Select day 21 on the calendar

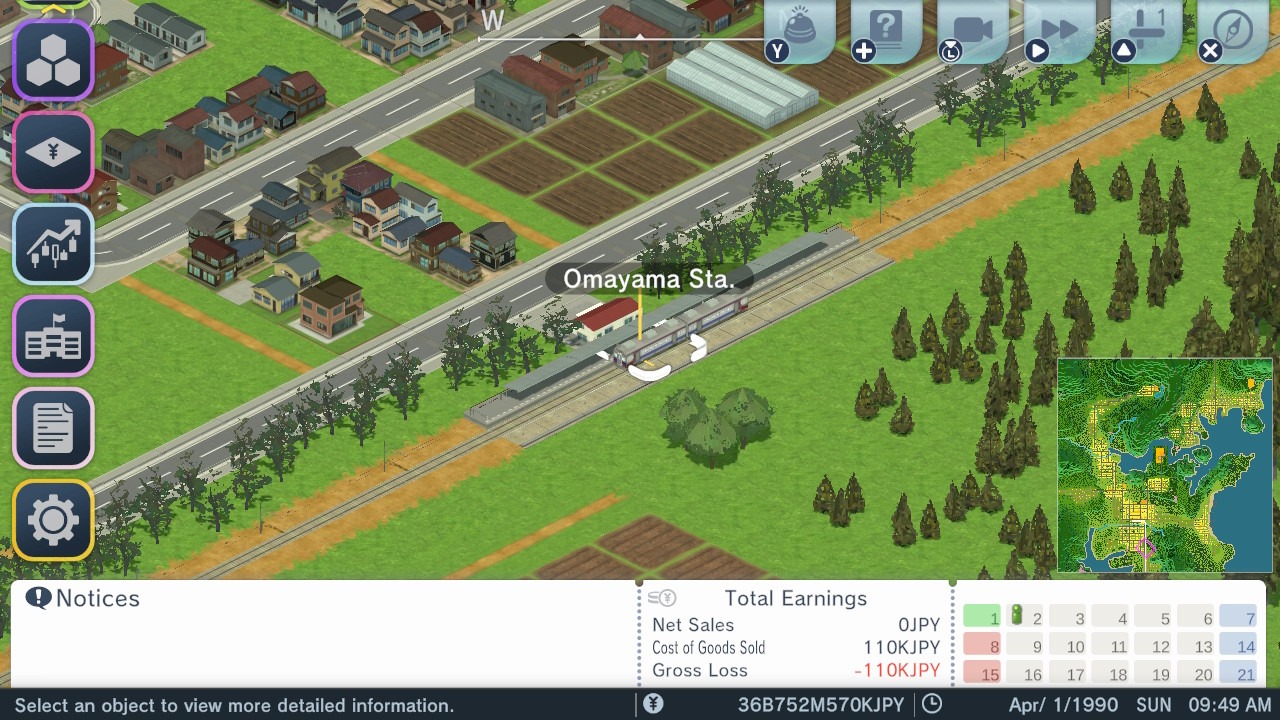click(1237, 674)
